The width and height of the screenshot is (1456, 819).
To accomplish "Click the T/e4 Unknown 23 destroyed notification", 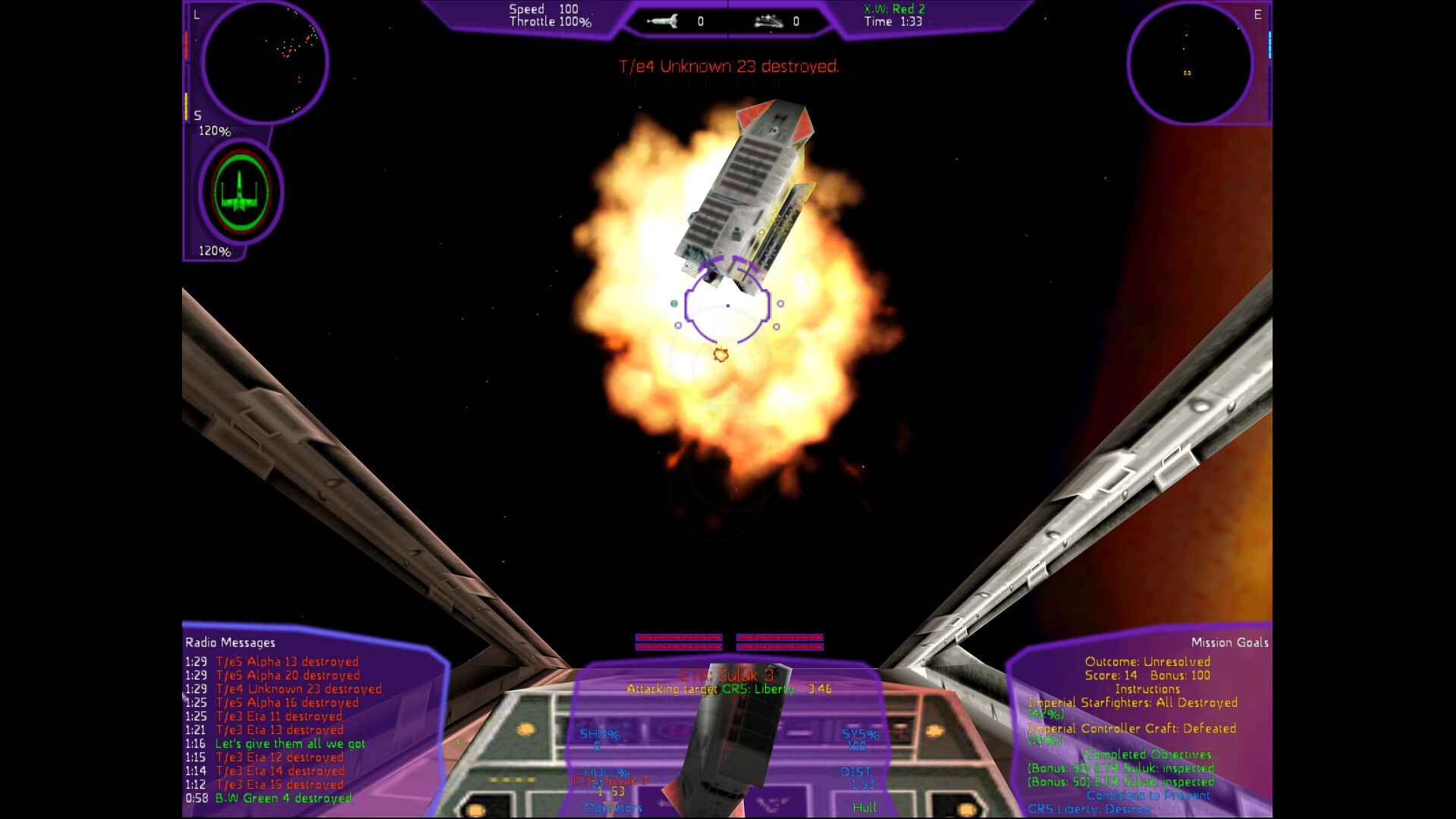I will [x=728, y=66].
